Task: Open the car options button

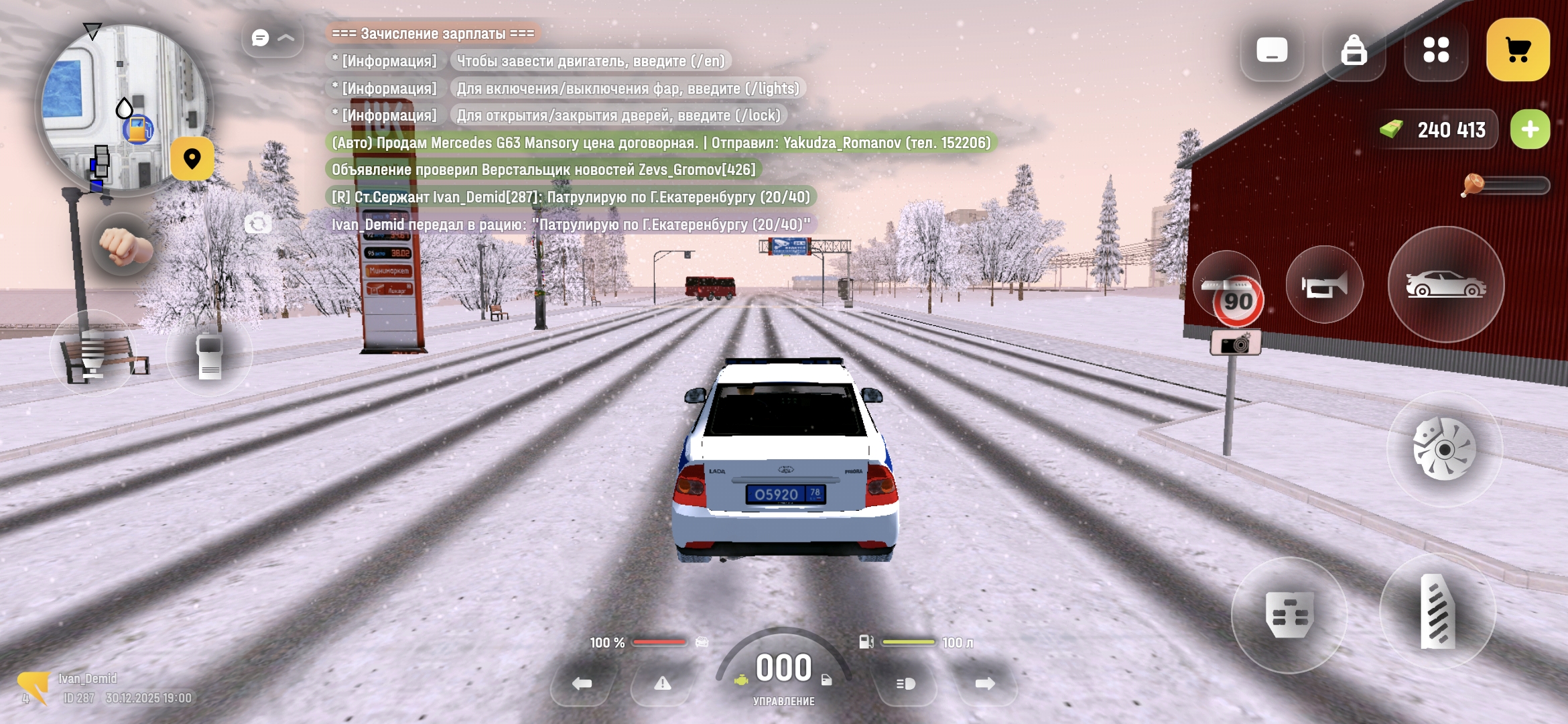Action: [1445, 285]
